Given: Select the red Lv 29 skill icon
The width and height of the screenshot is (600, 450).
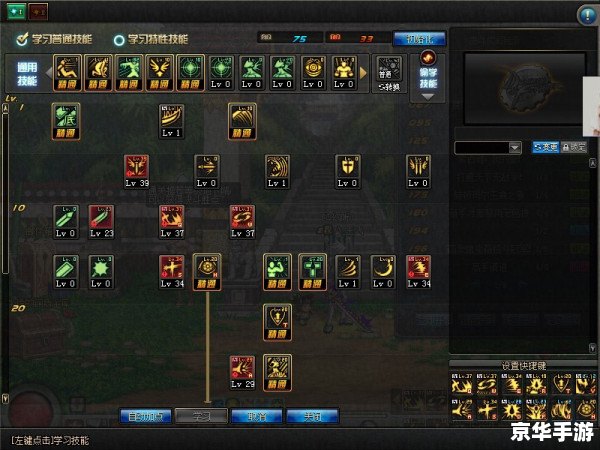Looking at the screenshot, I should pyautogui.click(x=242, y=371).
